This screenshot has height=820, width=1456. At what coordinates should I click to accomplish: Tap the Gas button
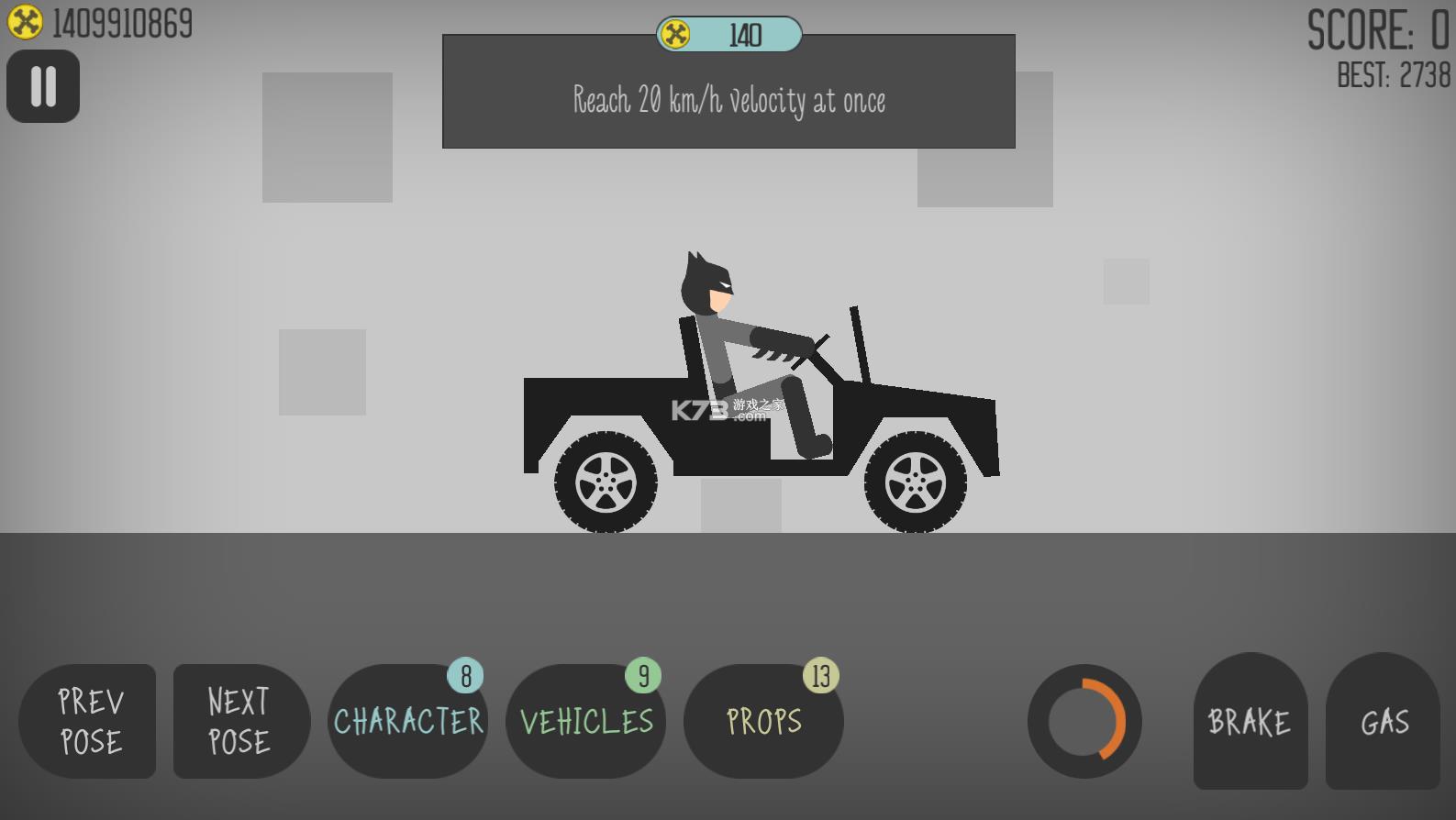(1383, 721)
